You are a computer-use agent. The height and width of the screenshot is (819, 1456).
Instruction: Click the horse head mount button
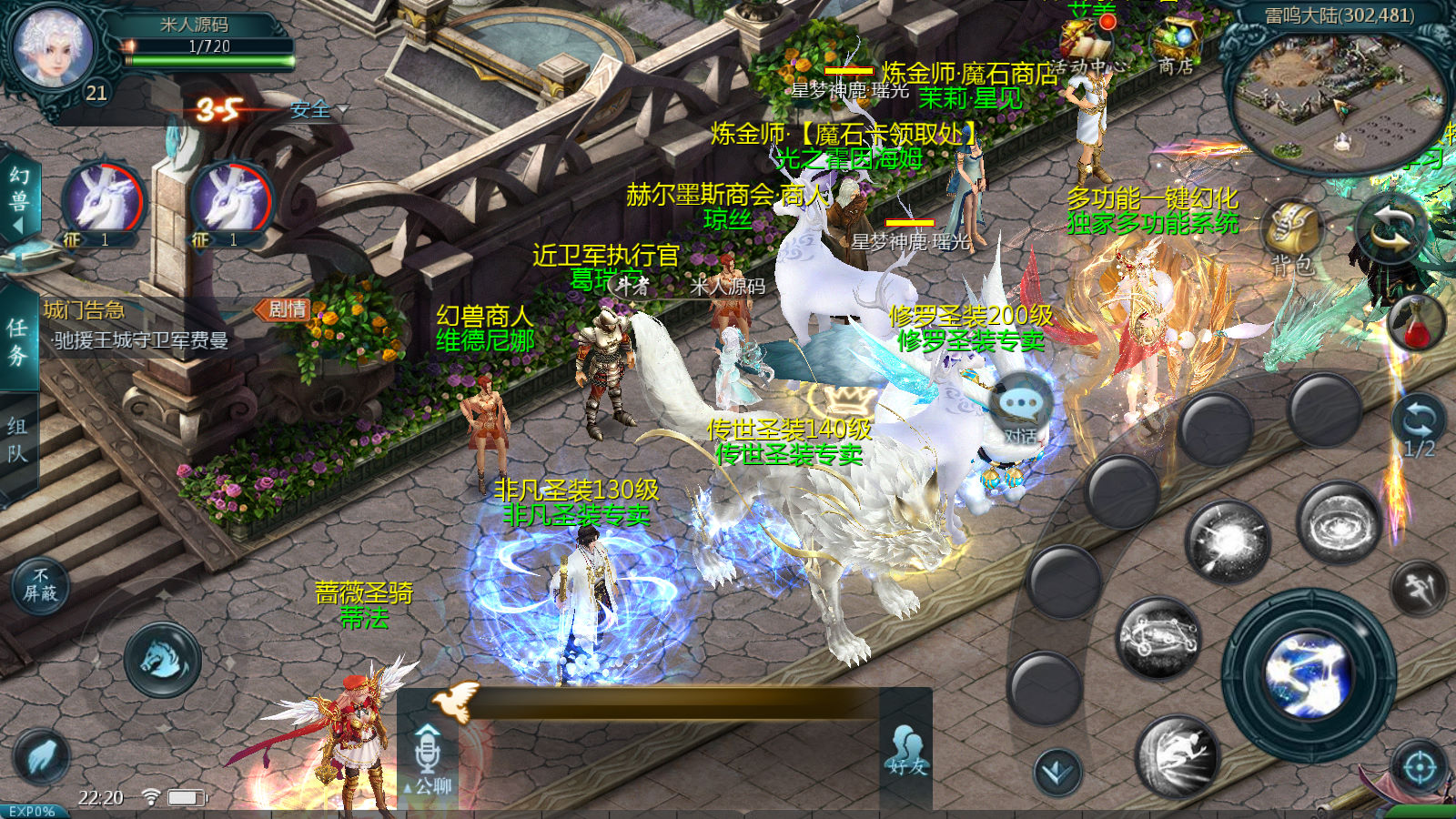(163, 660)
